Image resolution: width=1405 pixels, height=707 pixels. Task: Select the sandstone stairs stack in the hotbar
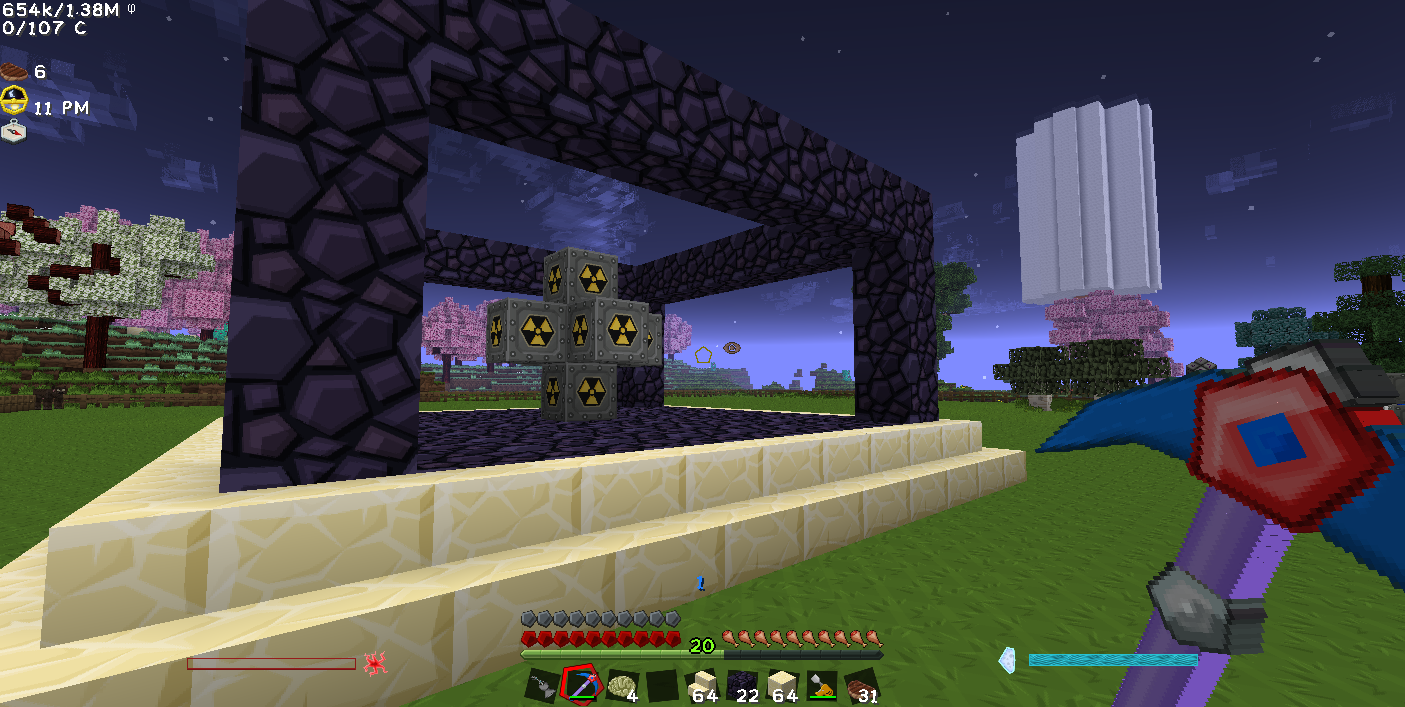(701, 686)
